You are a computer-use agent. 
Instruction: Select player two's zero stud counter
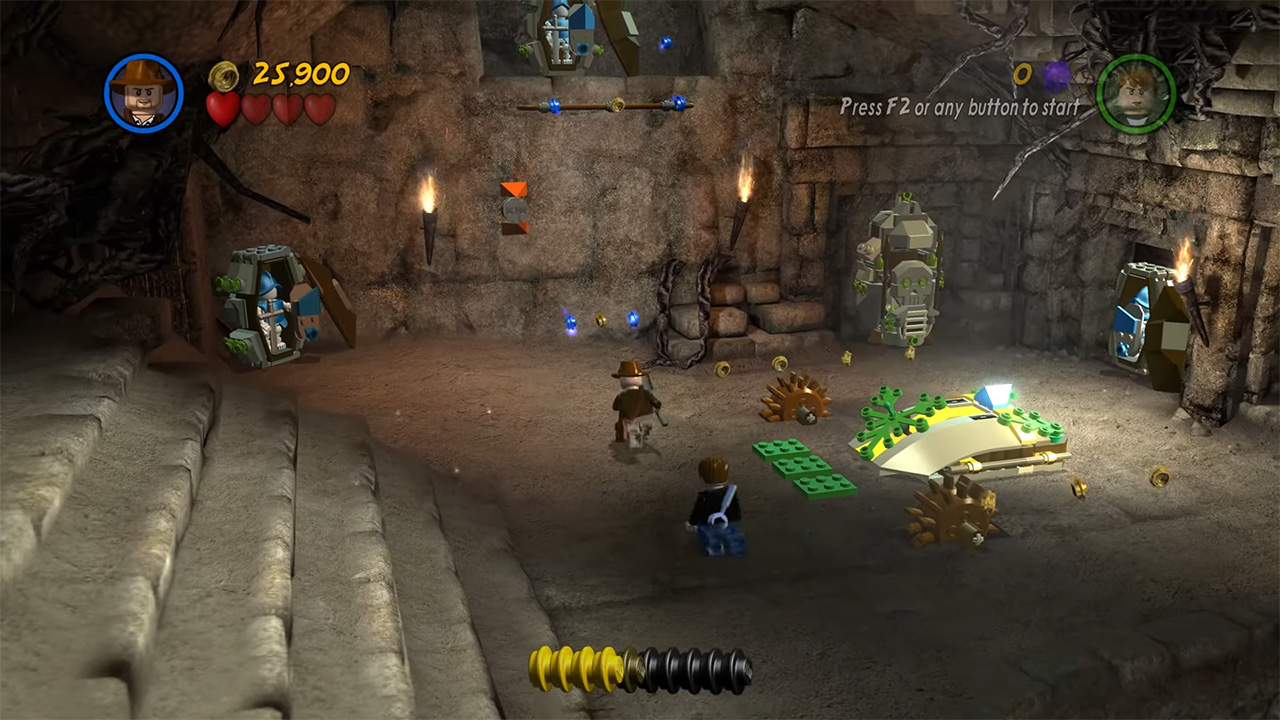1022,74
